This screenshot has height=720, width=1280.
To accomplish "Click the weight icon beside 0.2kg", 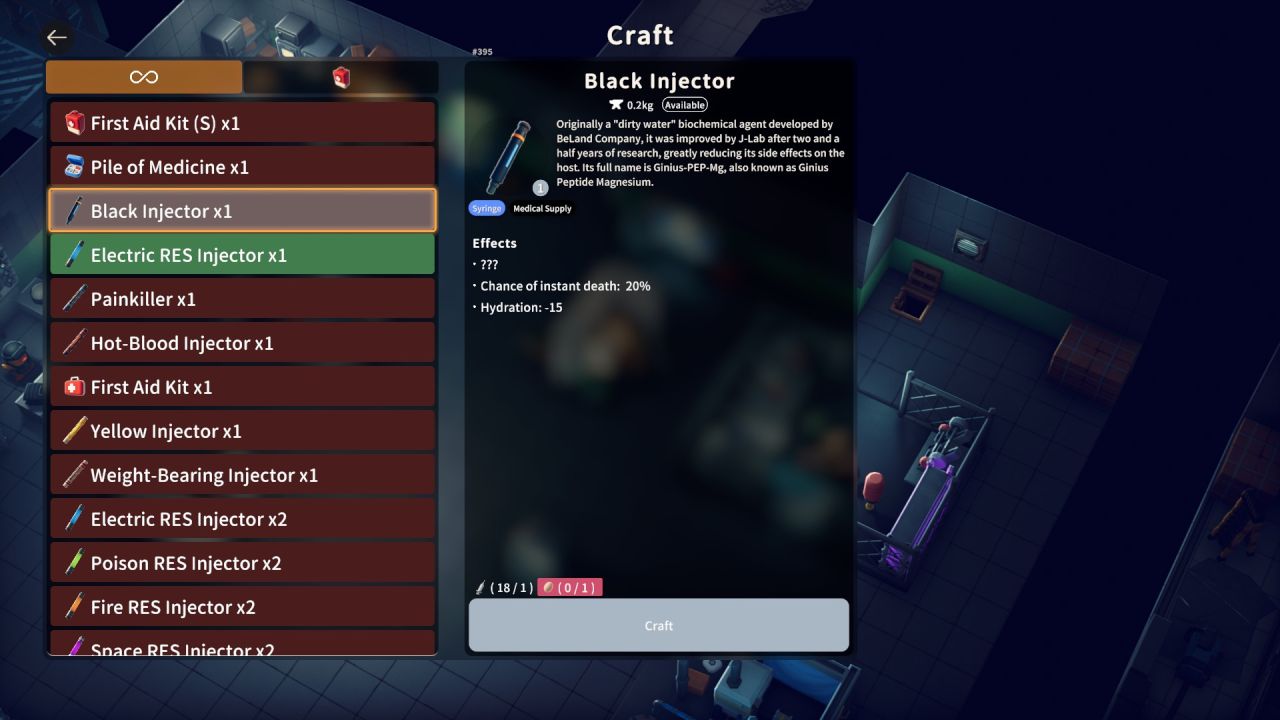I will (x=618, y=104).
